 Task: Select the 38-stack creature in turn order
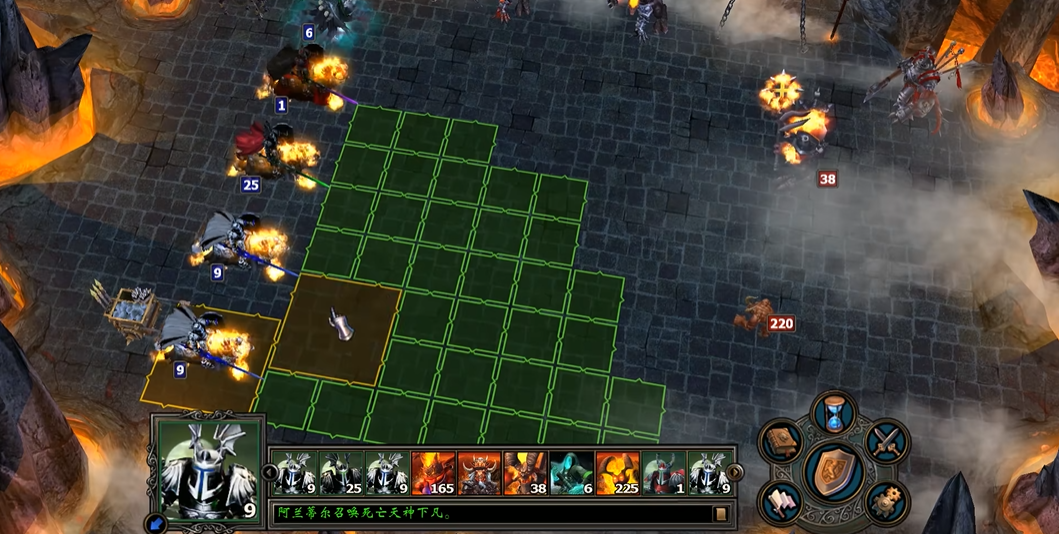(525, 473)
